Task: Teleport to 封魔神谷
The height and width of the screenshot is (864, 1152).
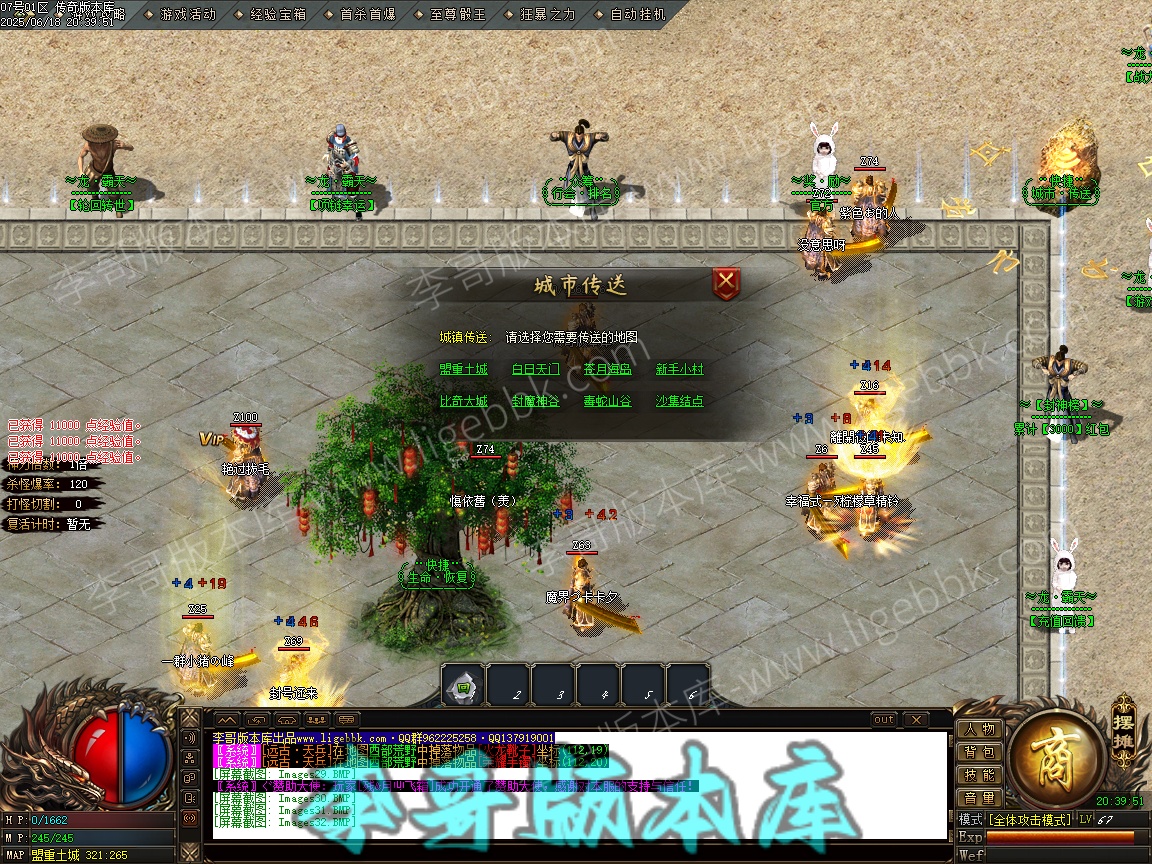Action: coord(536,401)
